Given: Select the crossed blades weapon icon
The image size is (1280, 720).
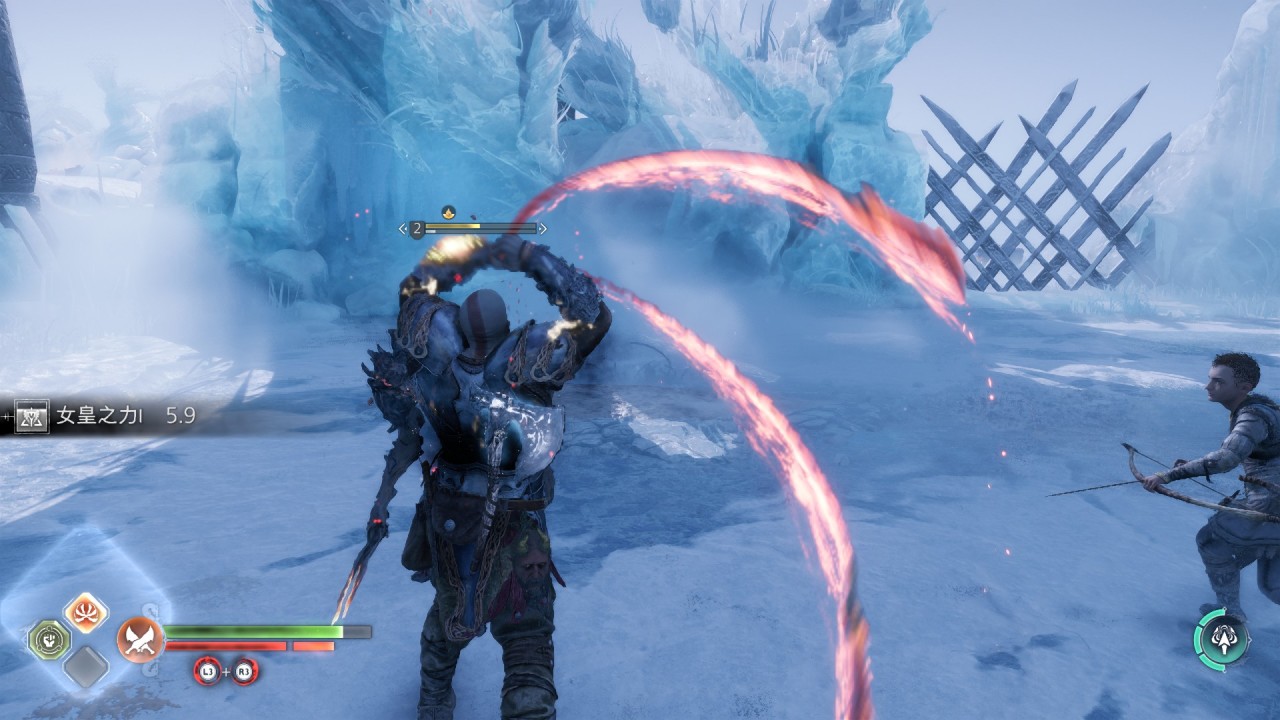Looking at the screenshot, I should click(x=140, y=639).
